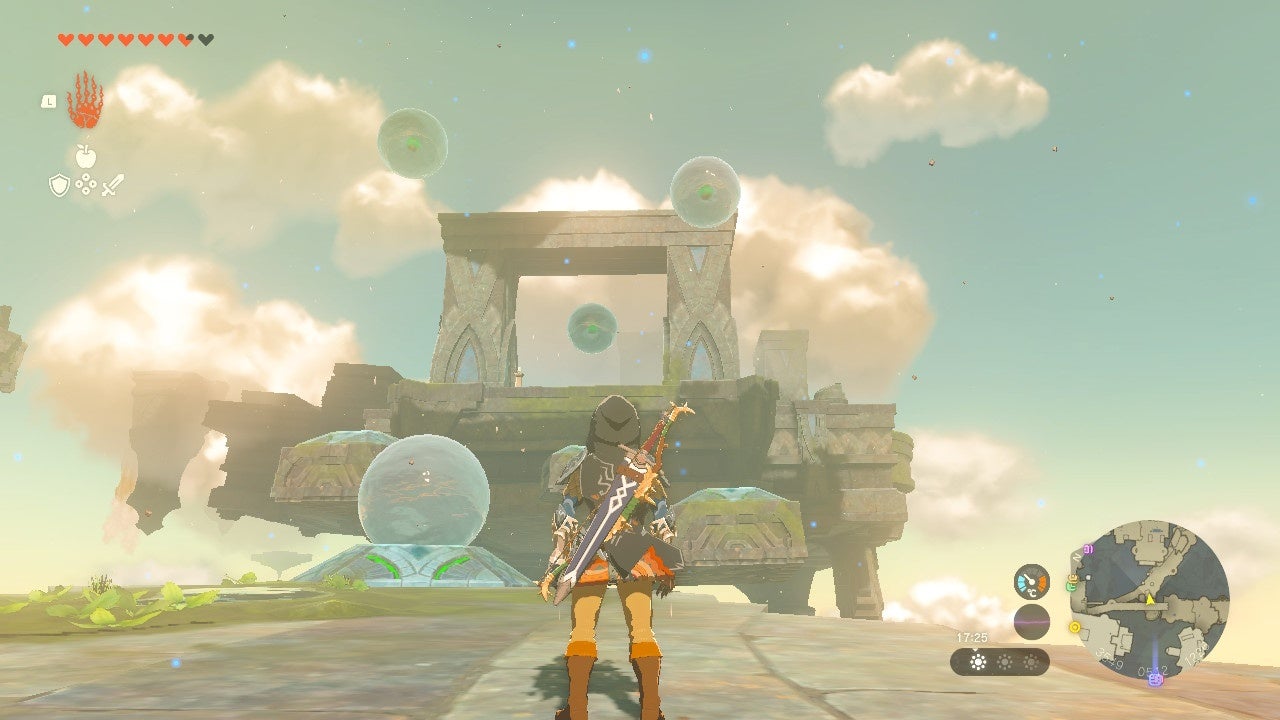Image resolution: width=1280 pixels, height=720 pixels.
Task: Select the shield icon in the loadout HUD
Action: [59, 185]
